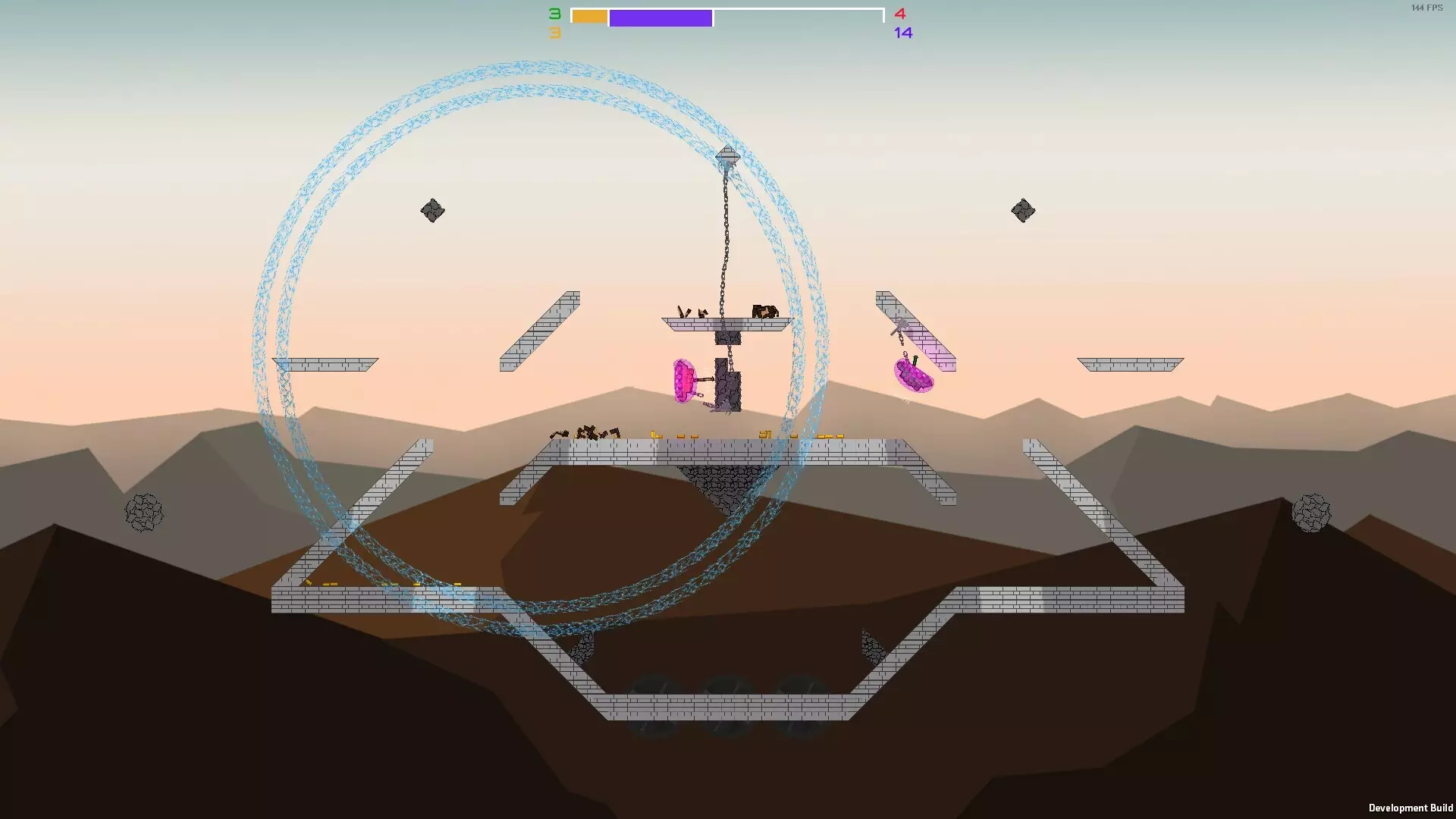
Task: Click the purple segment of the top progress bar
Action: [661, 17]
